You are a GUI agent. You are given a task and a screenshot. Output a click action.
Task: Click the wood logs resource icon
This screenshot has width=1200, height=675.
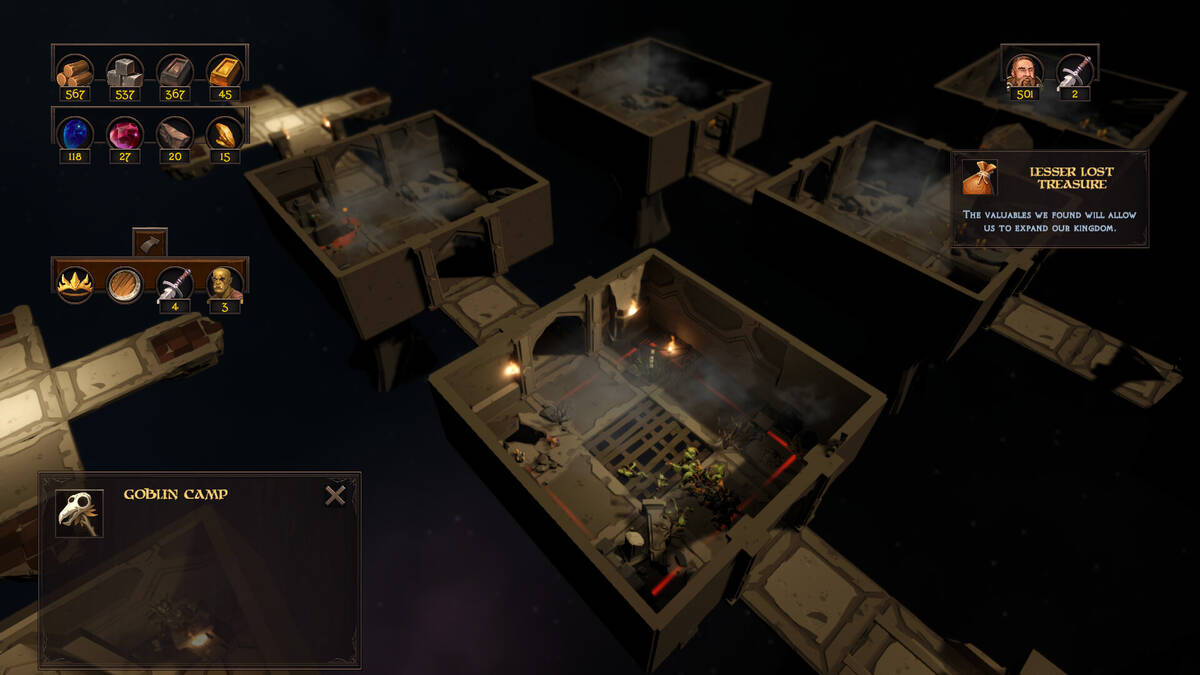(75, 72)
